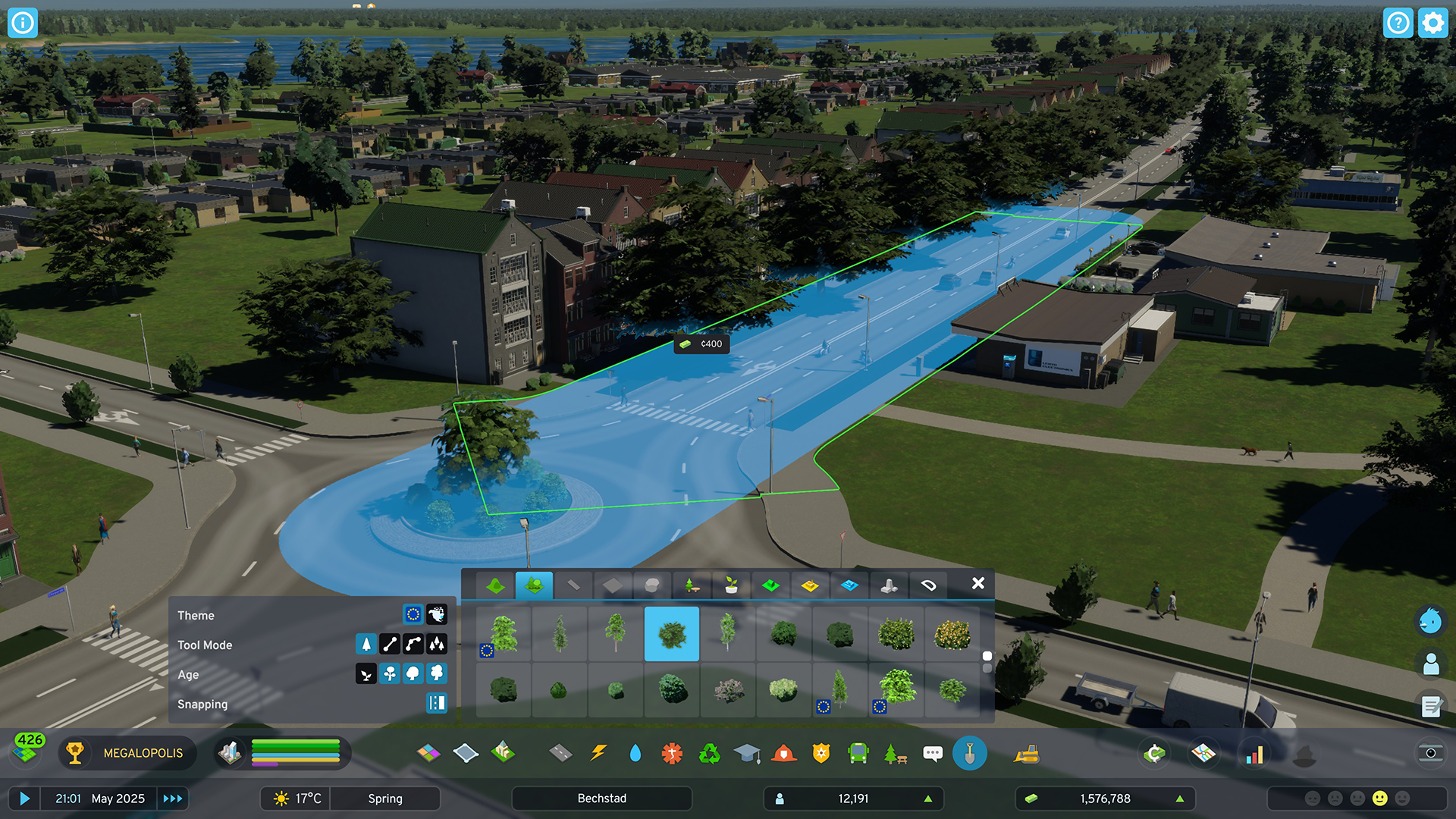This screenshot has width=1456, height=819.
Task: Open the help question mark menu
Action: click(1398, 23)
